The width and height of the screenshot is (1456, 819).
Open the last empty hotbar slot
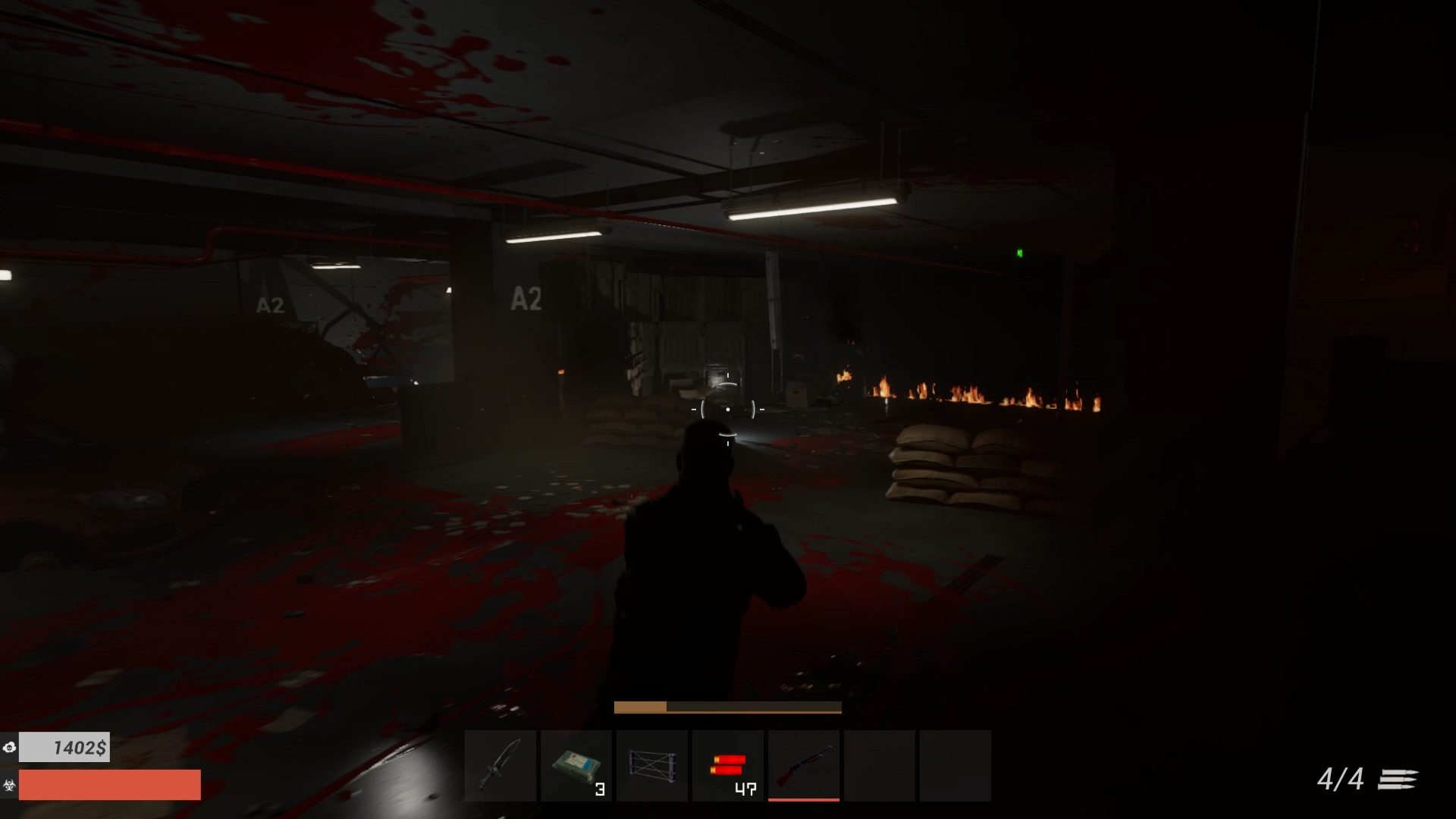click(x=954, y=766)
